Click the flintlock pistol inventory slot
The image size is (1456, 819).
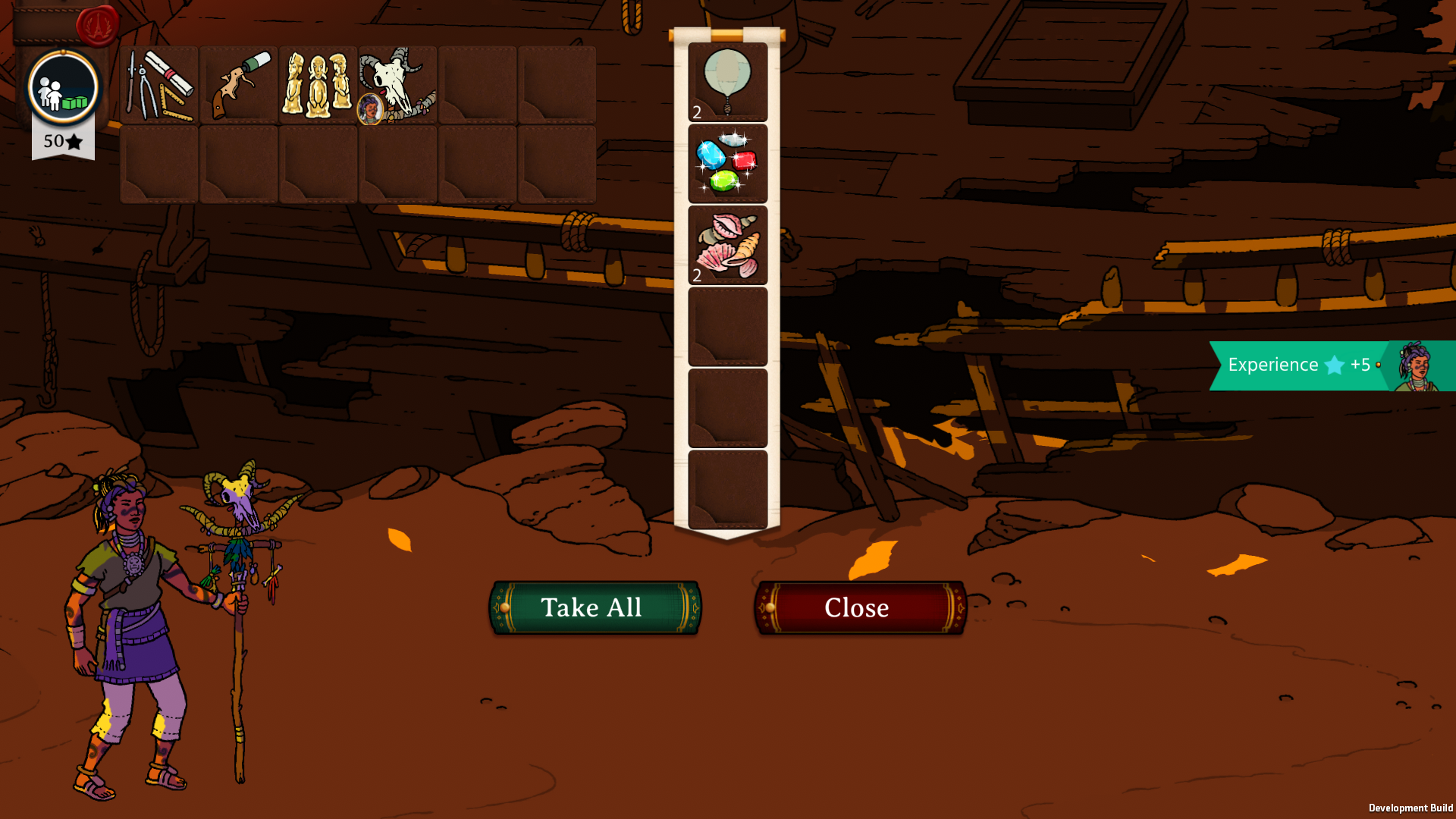(x=239, y=85)
